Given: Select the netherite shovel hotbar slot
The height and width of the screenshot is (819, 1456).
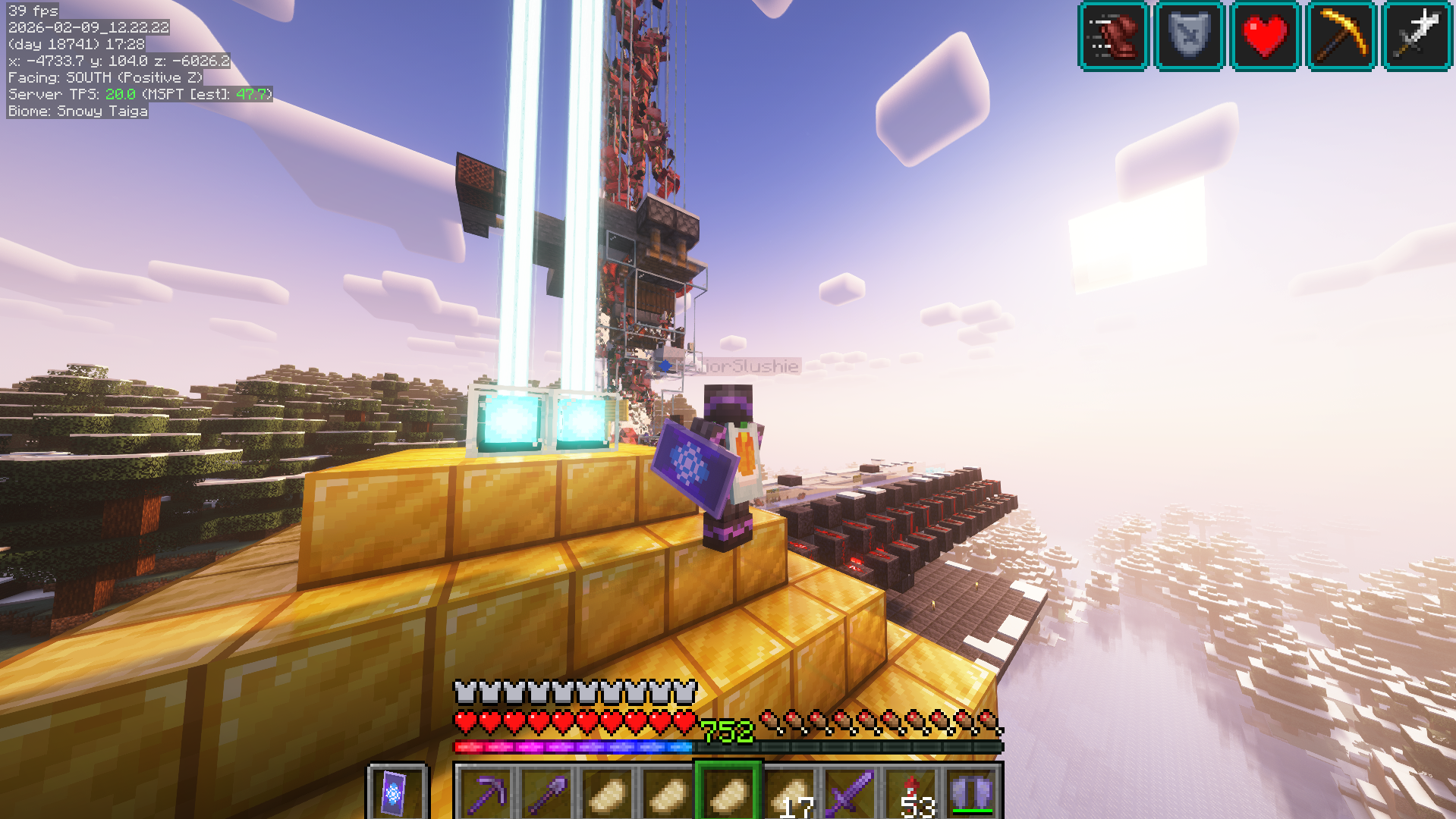Looking at the screenshot, I should pyautogui.click(x=546, y=793).
